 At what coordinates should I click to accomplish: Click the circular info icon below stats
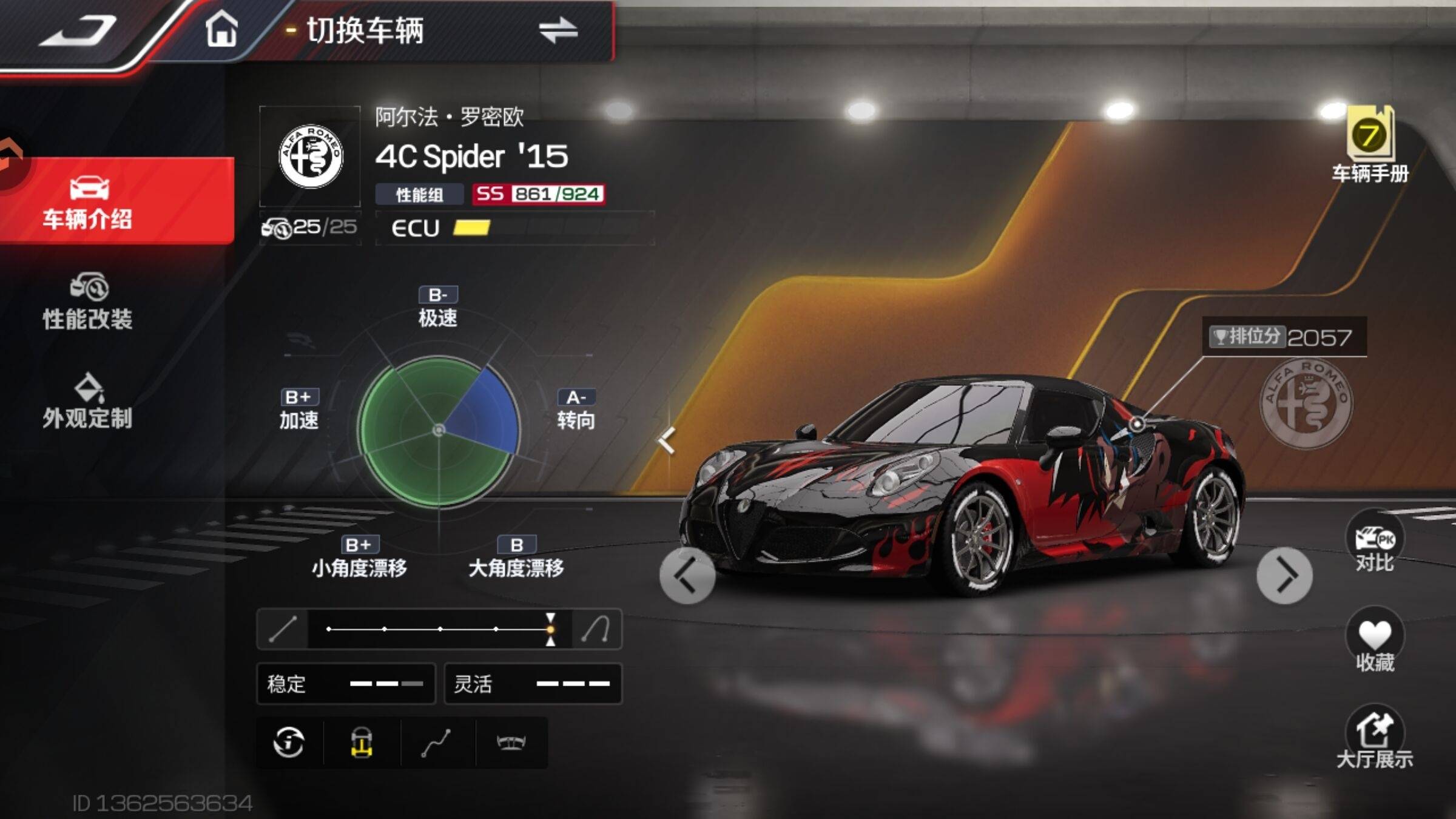(289, 743)
